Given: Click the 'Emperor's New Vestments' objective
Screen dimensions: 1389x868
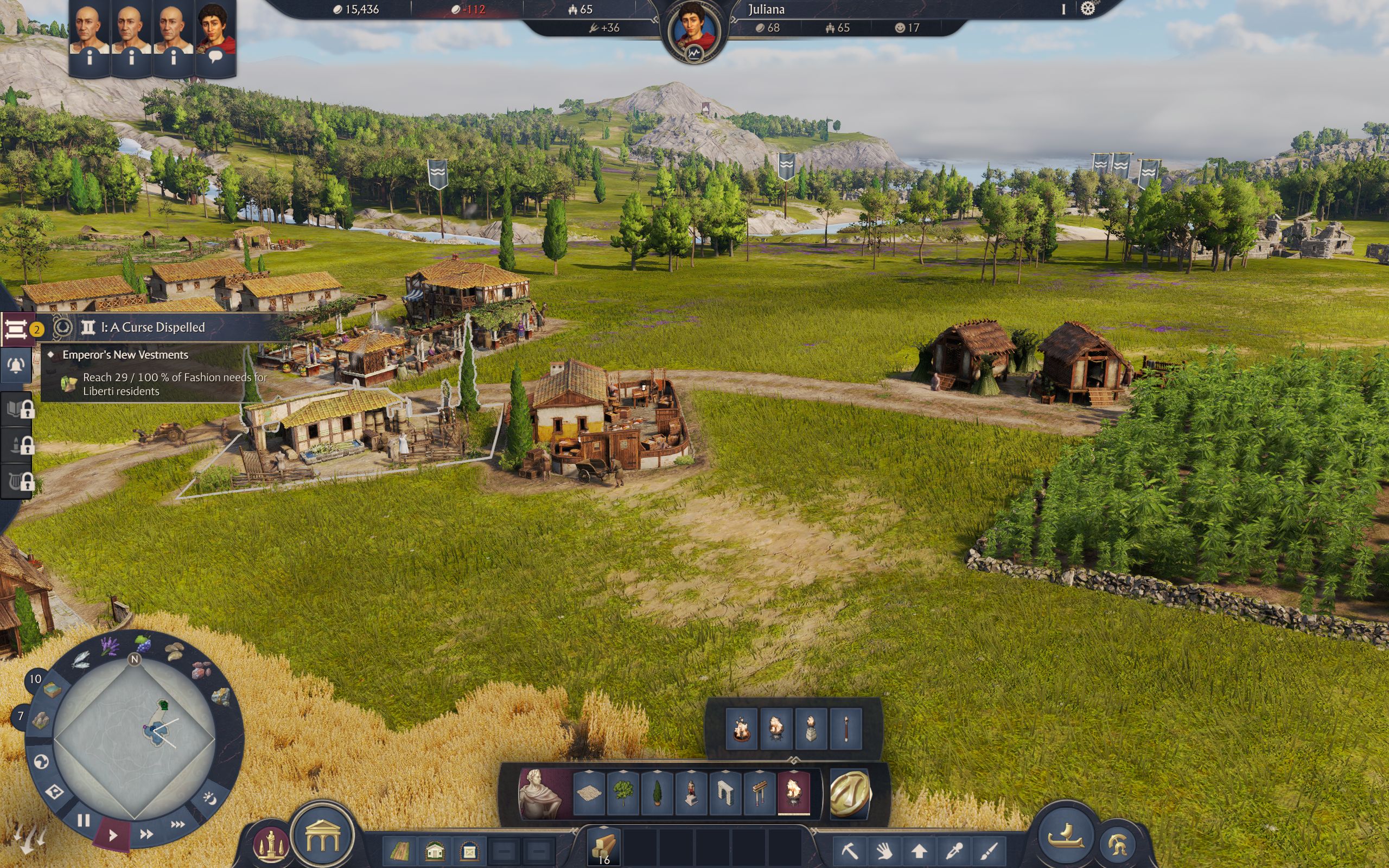Looking at the screenshot, I should [x=125, y=355].
